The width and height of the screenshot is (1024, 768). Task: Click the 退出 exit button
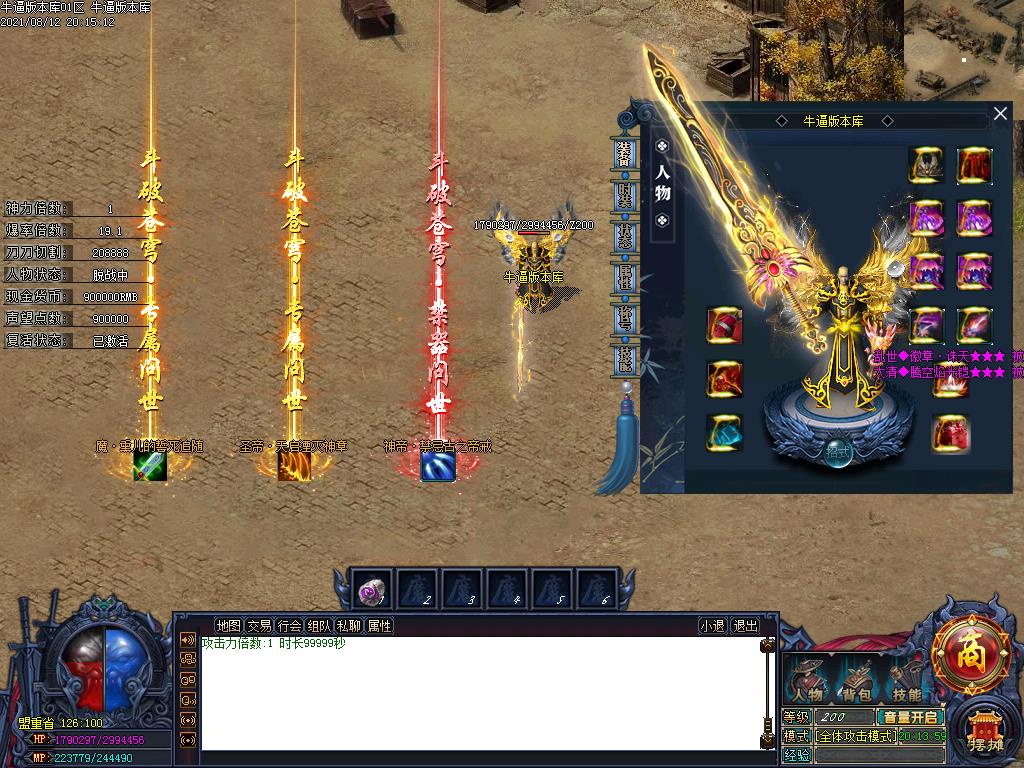pyautogui.click(x=745, y=626)
